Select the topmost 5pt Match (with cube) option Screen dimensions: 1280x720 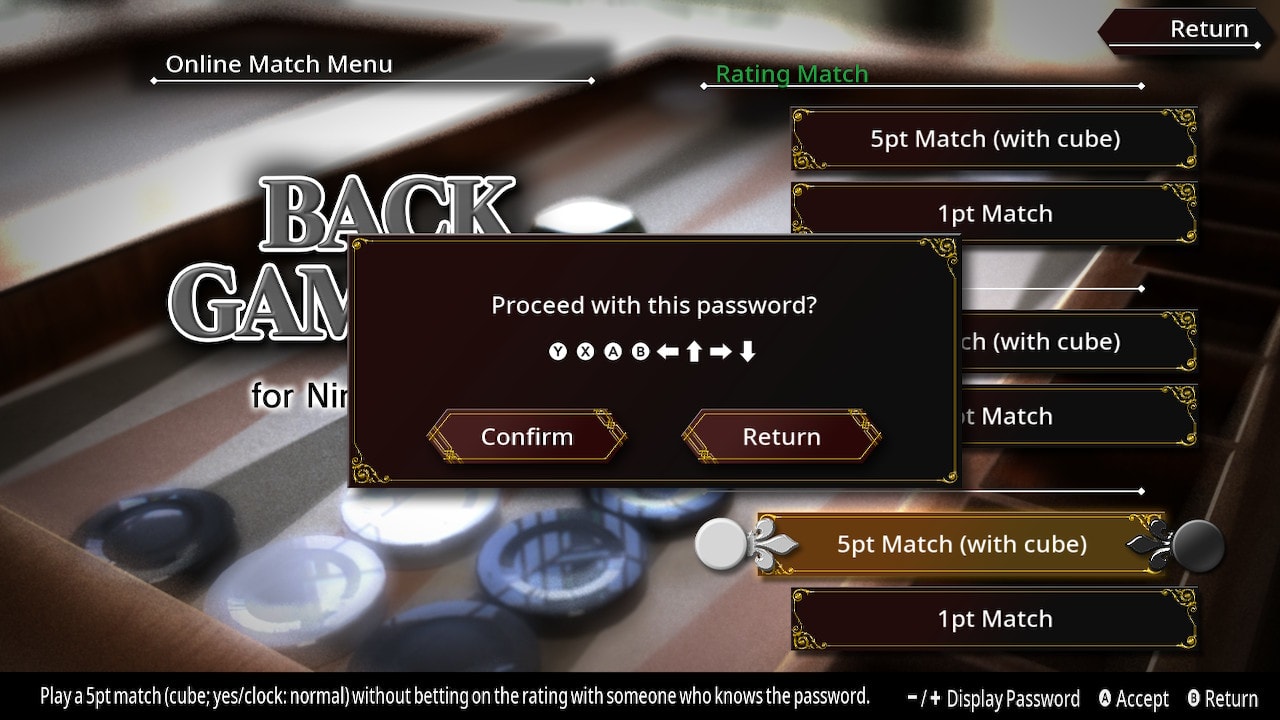[993, 139]
